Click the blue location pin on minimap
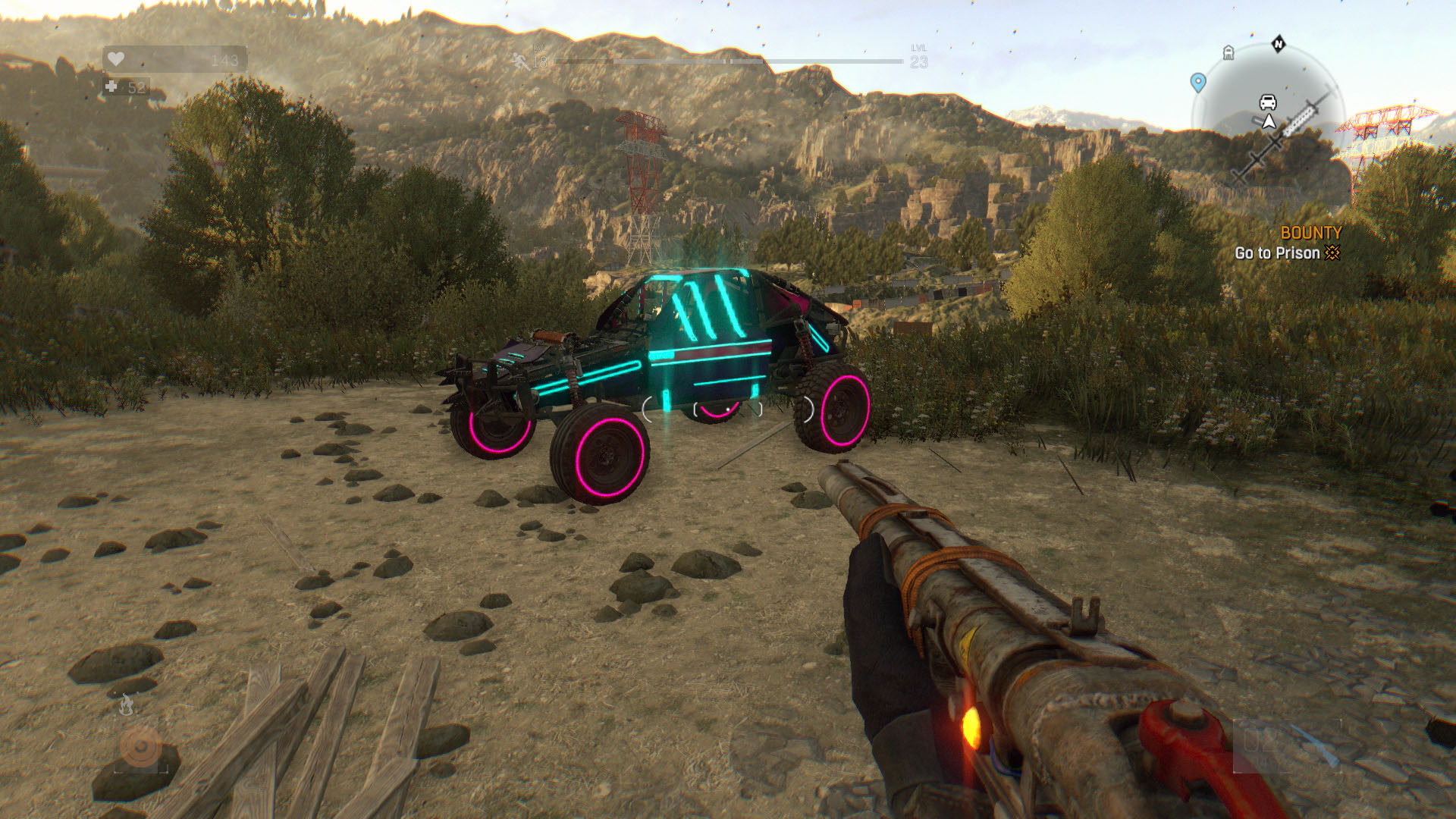This screenshot has height=819, width=1456. tap(1198, 82)
